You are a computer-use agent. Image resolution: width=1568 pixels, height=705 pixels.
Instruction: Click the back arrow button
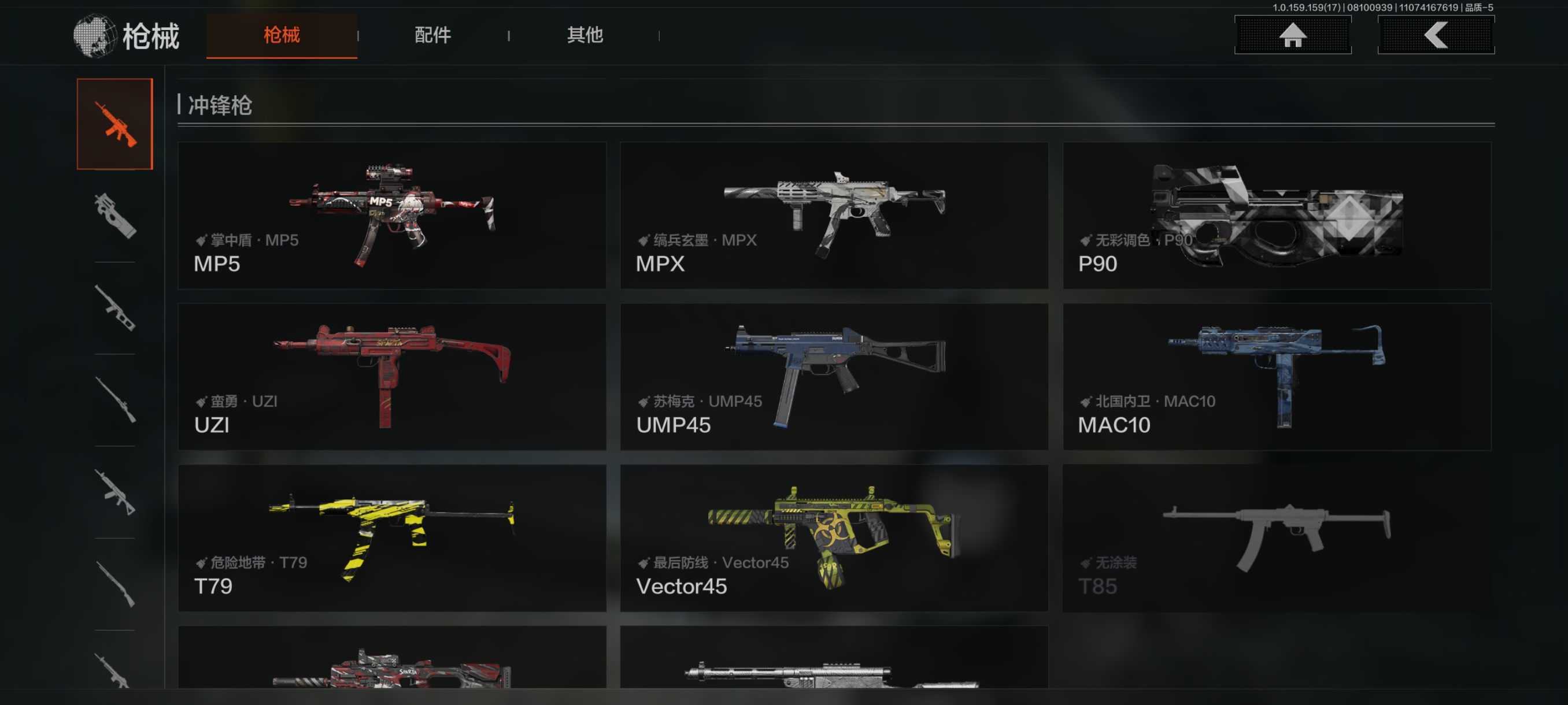(x=1435, y=35)
